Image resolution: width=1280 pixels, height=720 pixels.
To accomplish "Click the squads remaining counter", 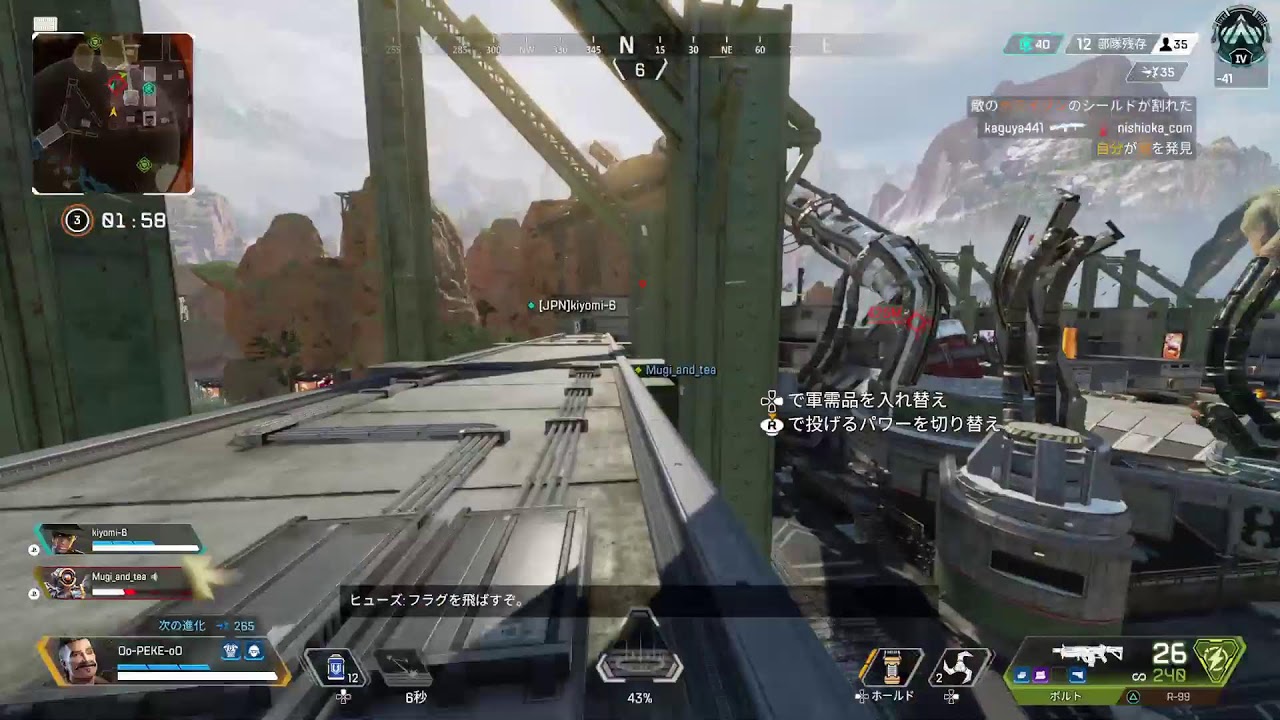I will click(x=1108, y=45).
